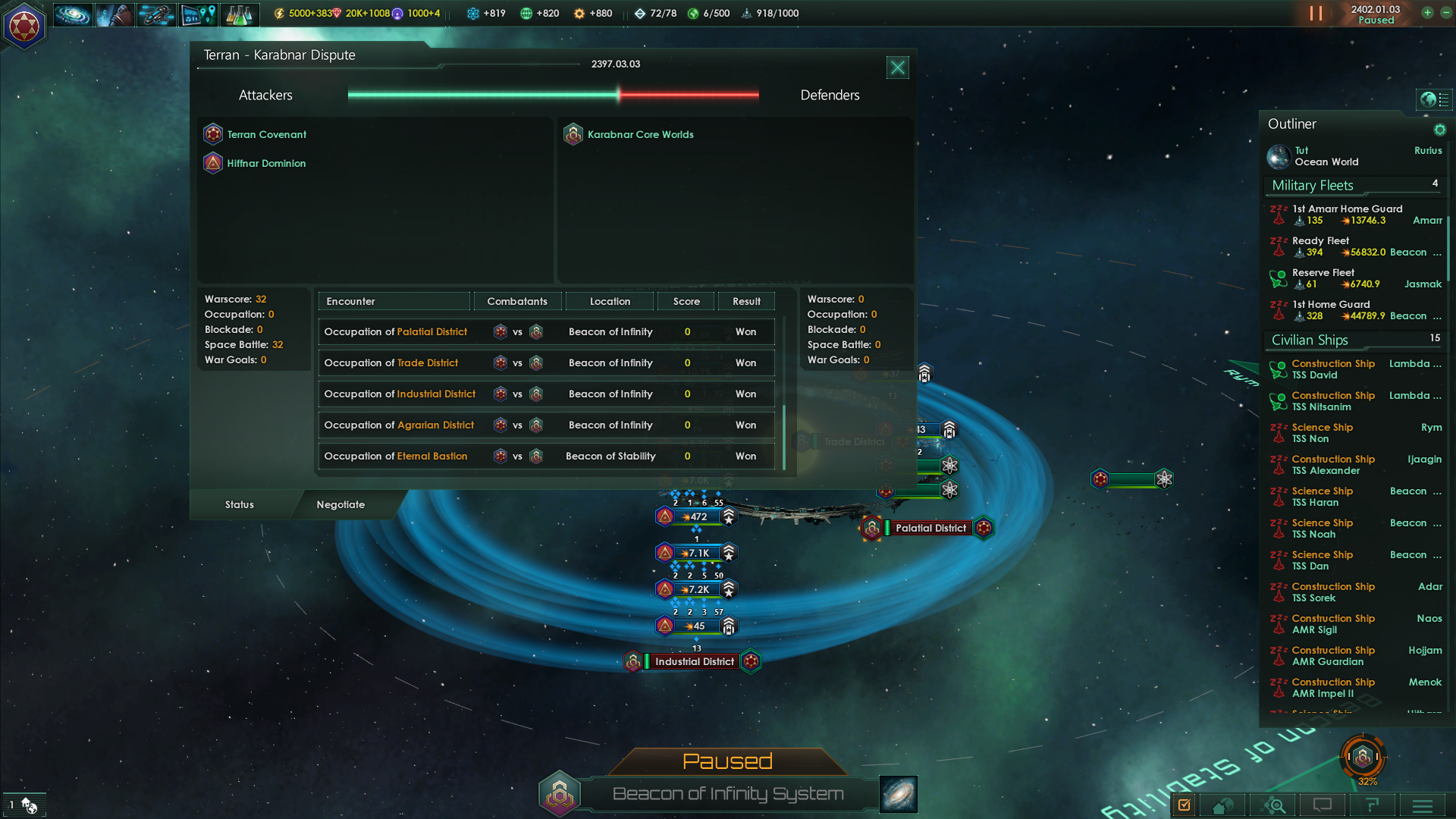Switch to the Negotiate tab
Screen dimensions: 1456x819
coord(340,504)
